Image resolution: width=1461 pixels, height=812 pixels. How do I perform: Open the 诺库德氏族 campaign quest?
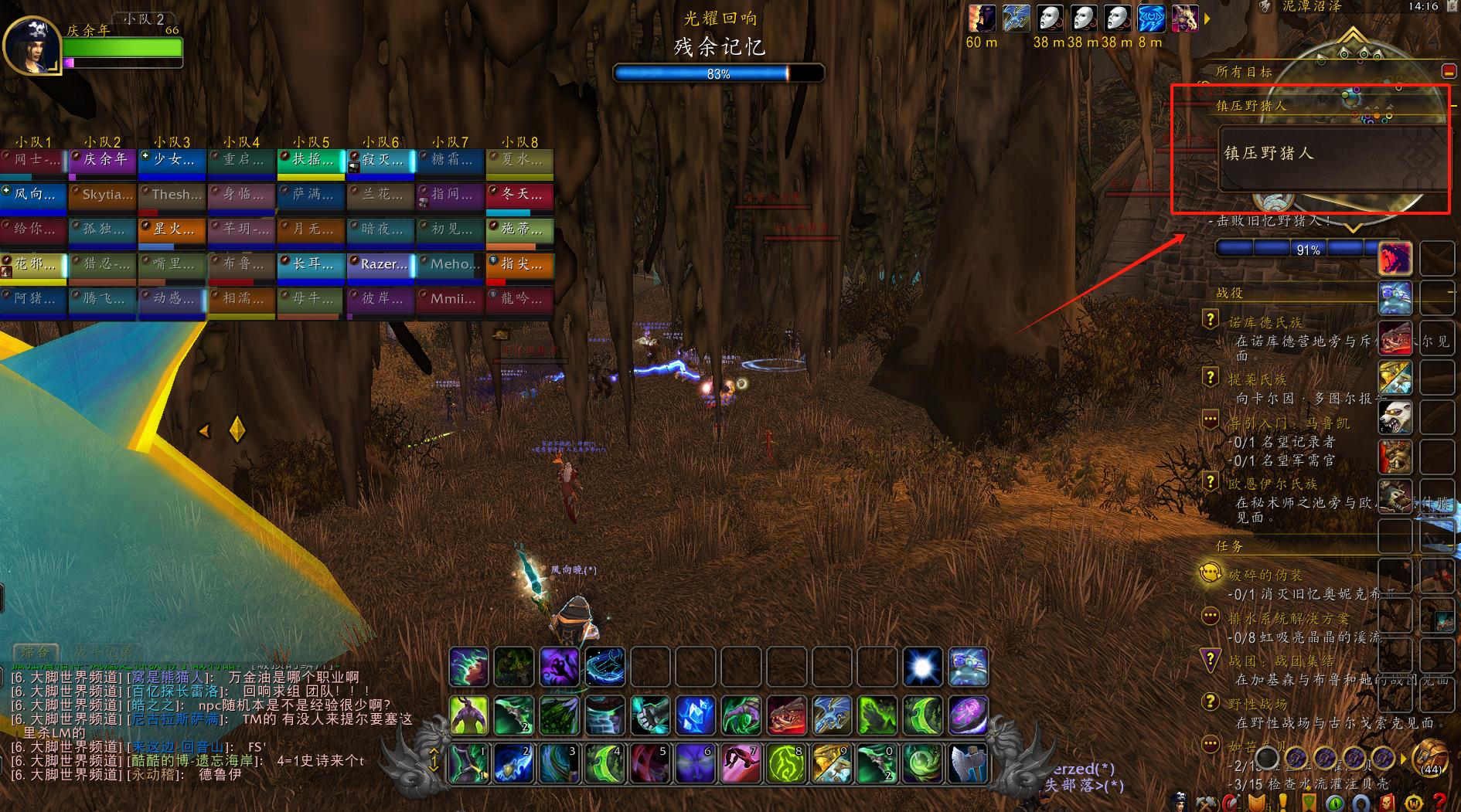(1265, 323)
